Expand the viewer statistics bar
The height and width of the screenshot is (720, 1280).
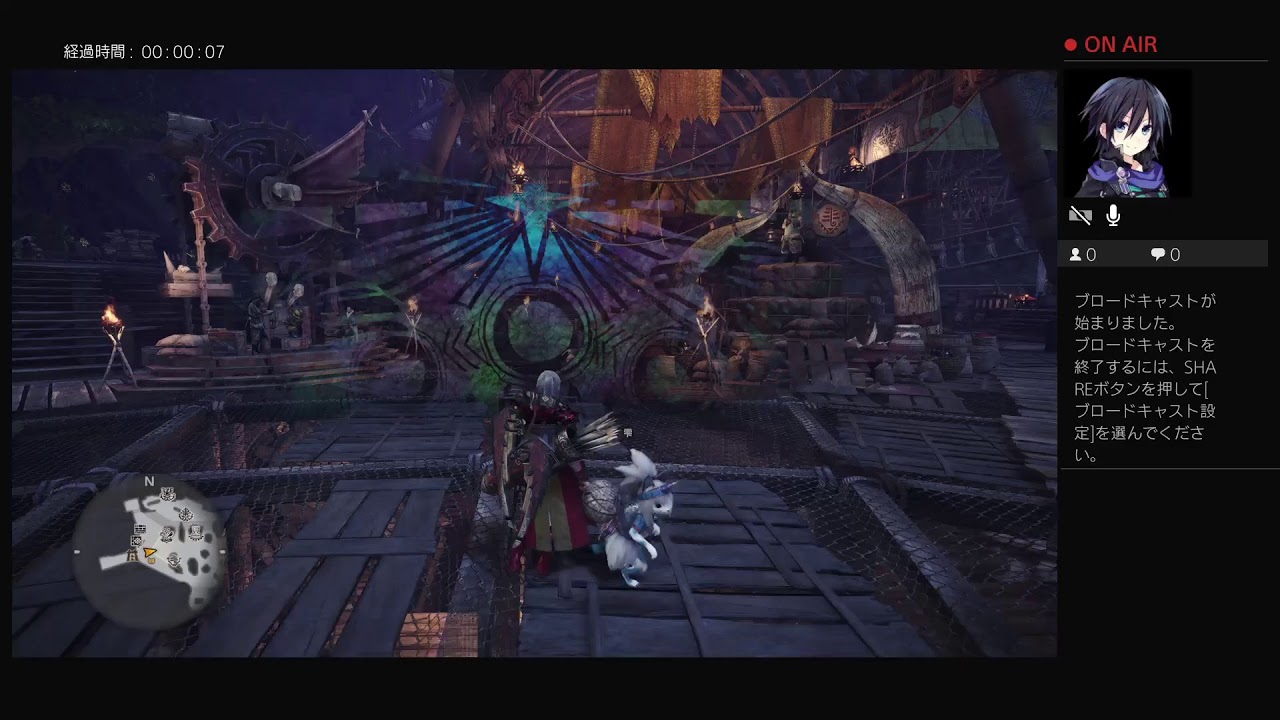click(1165, 254)
